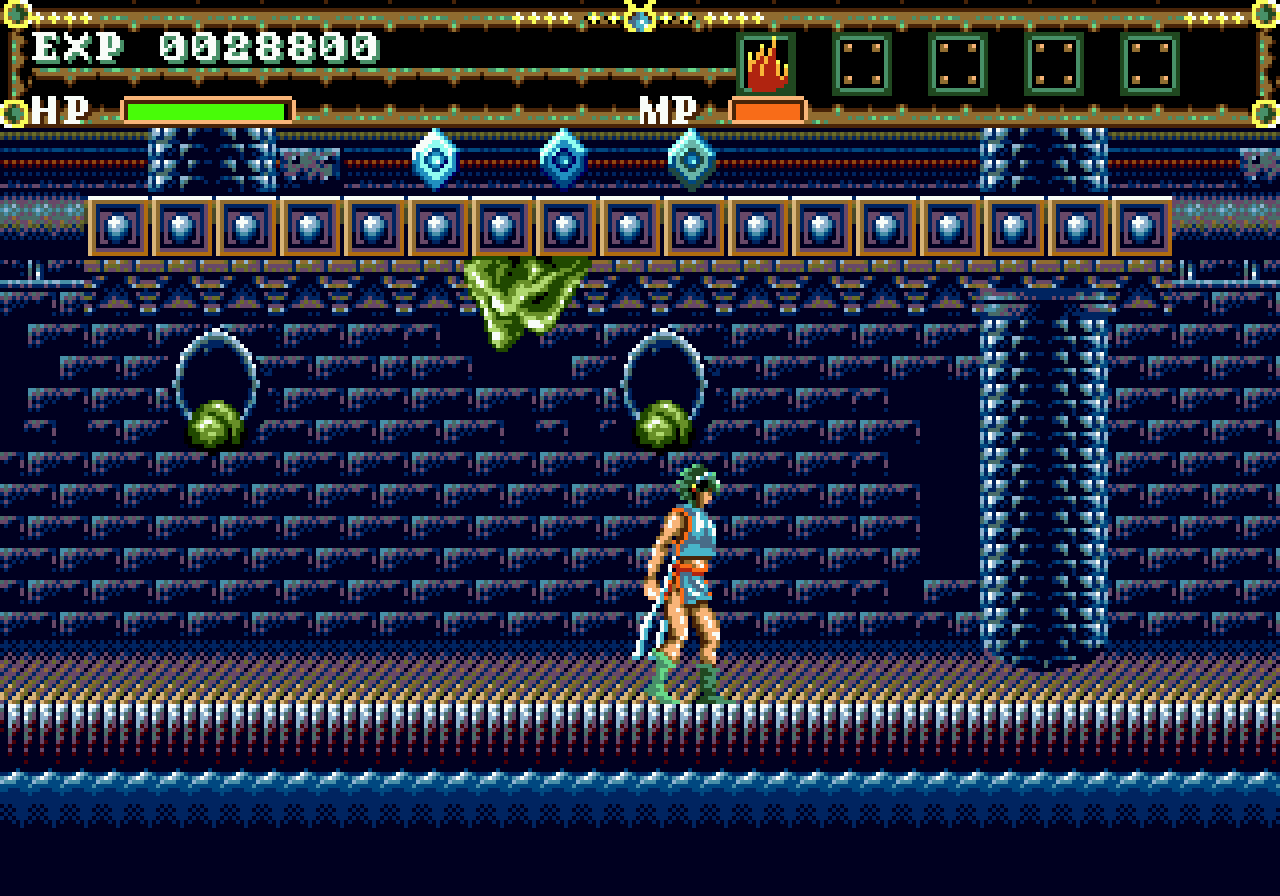Select the fire magic spell slot
Viewport: 1280px width, 896px height.
(x=766, y=64)
